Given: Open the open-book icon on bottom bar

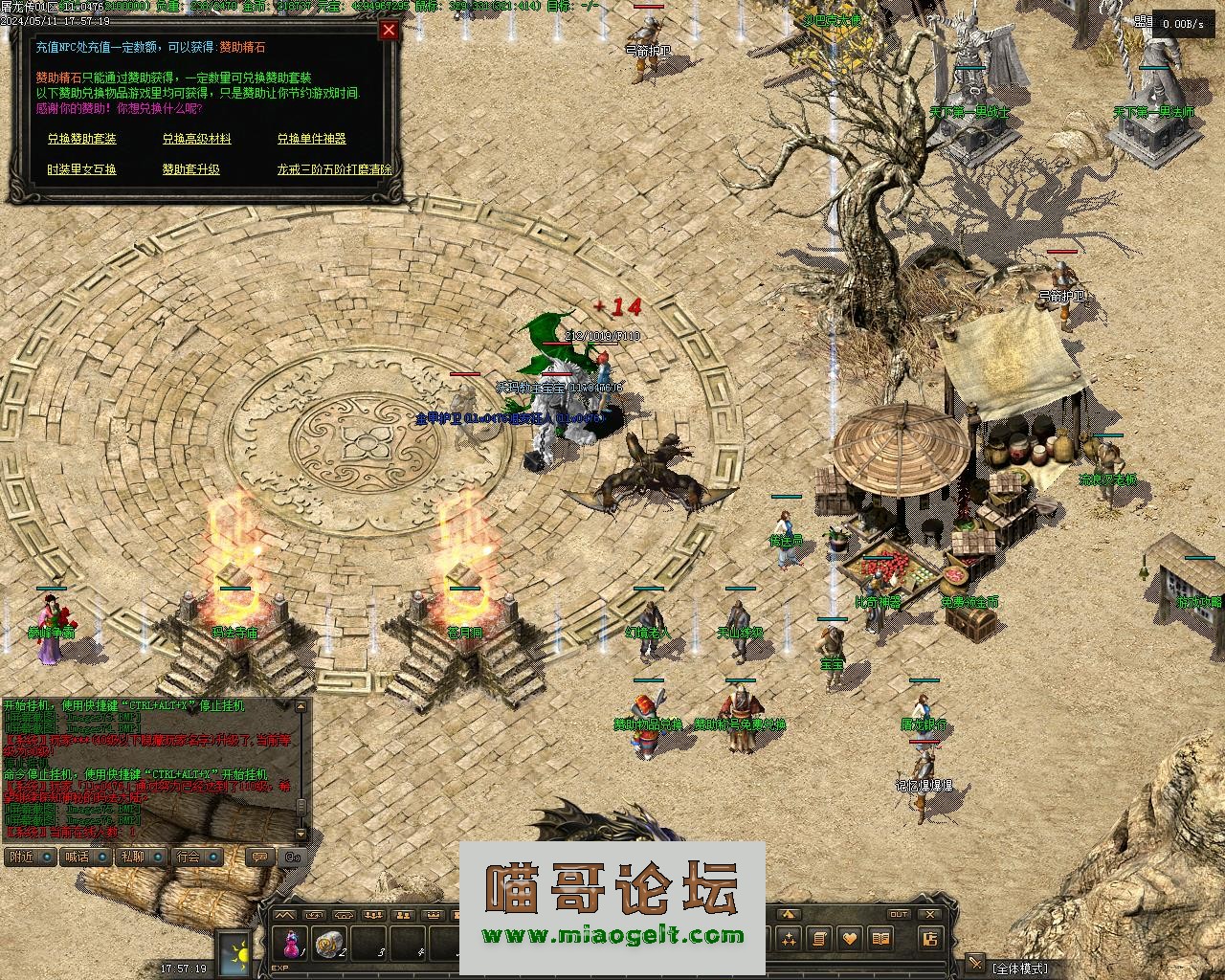Looking at the screenshot, I should click(881, 939).
